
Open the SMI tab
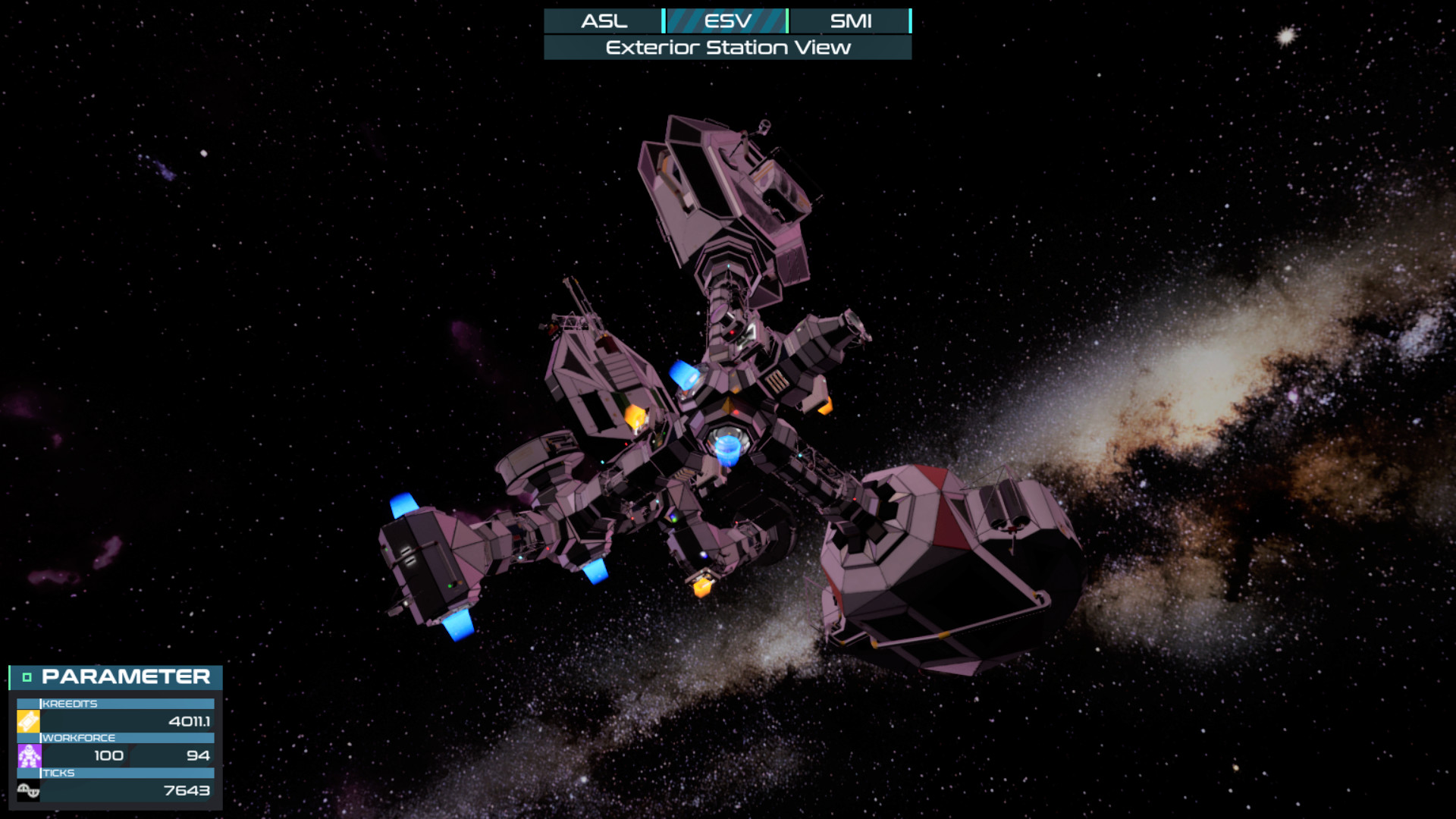coord(851,20)
